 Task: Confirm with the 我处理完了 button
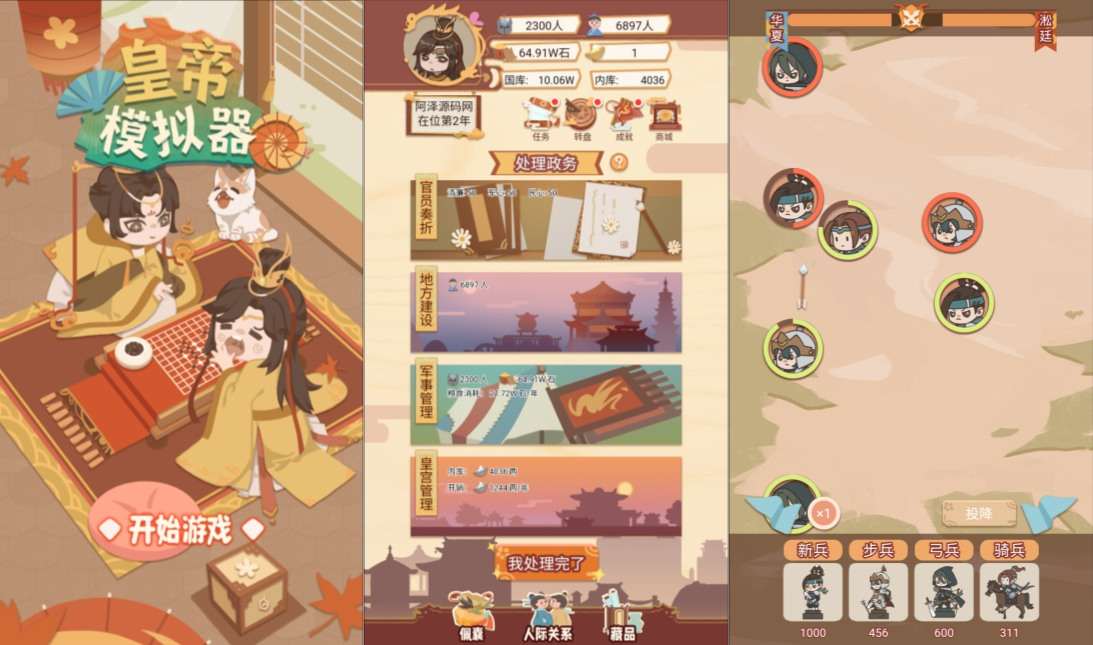(546, 563)
